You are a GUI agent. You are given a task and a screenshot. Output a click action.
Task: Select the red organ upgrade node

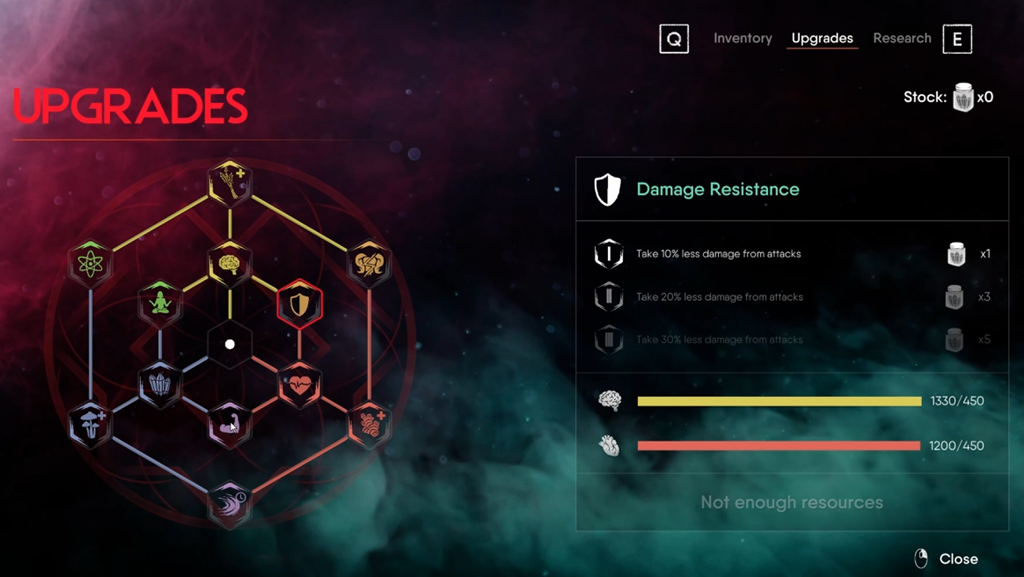tap(369, 425)
